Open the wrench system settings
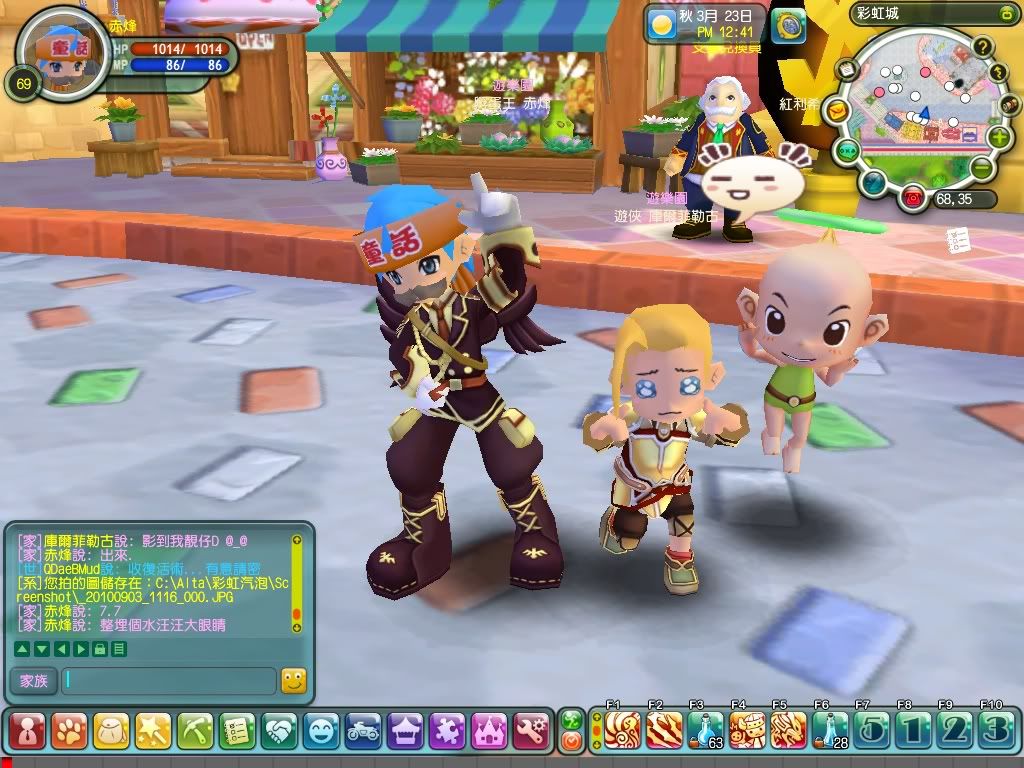 pos(532,730)
